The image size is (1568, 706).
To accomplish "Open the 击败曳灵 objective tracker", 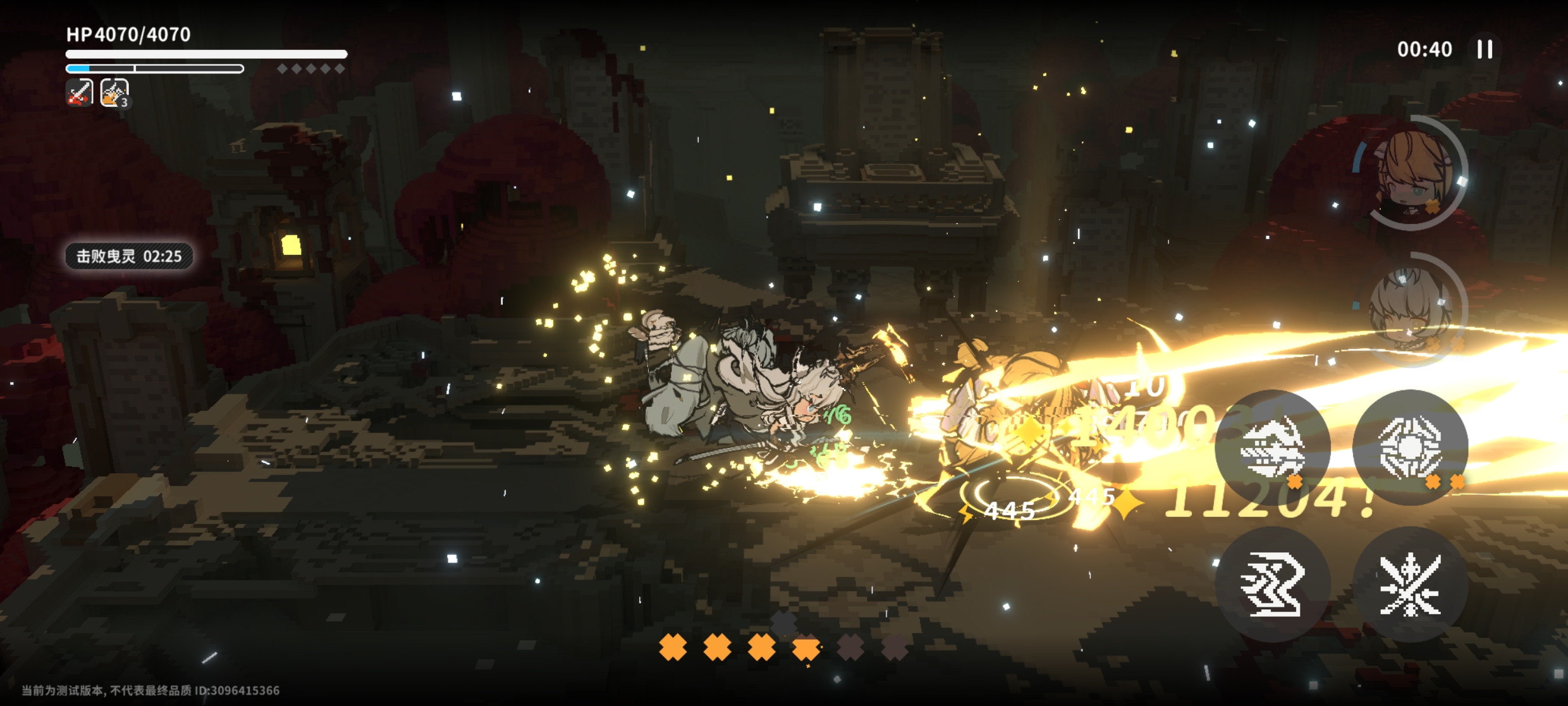I will tap(129, 256).
